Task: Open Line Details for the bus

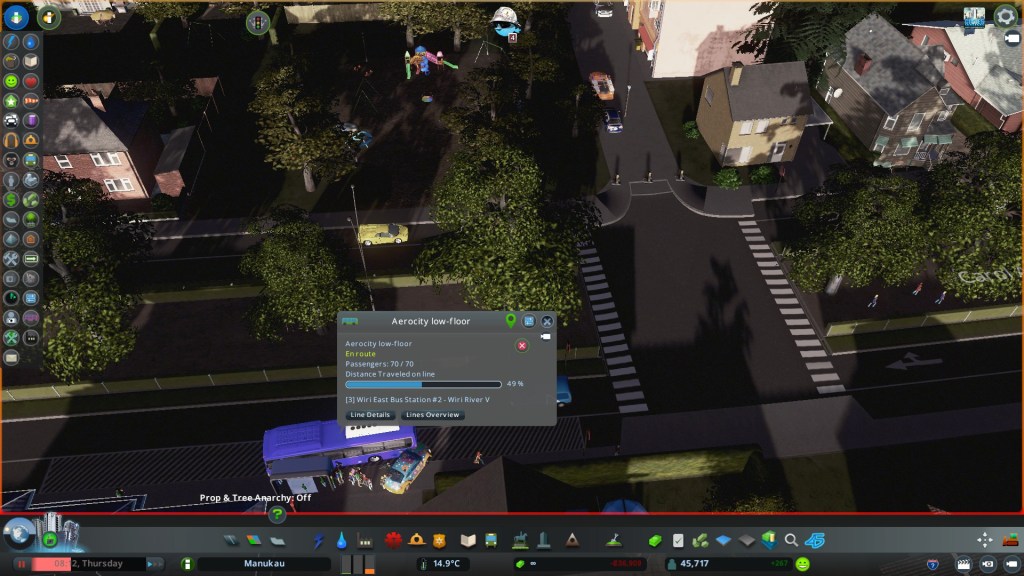Action: point(370,415)
